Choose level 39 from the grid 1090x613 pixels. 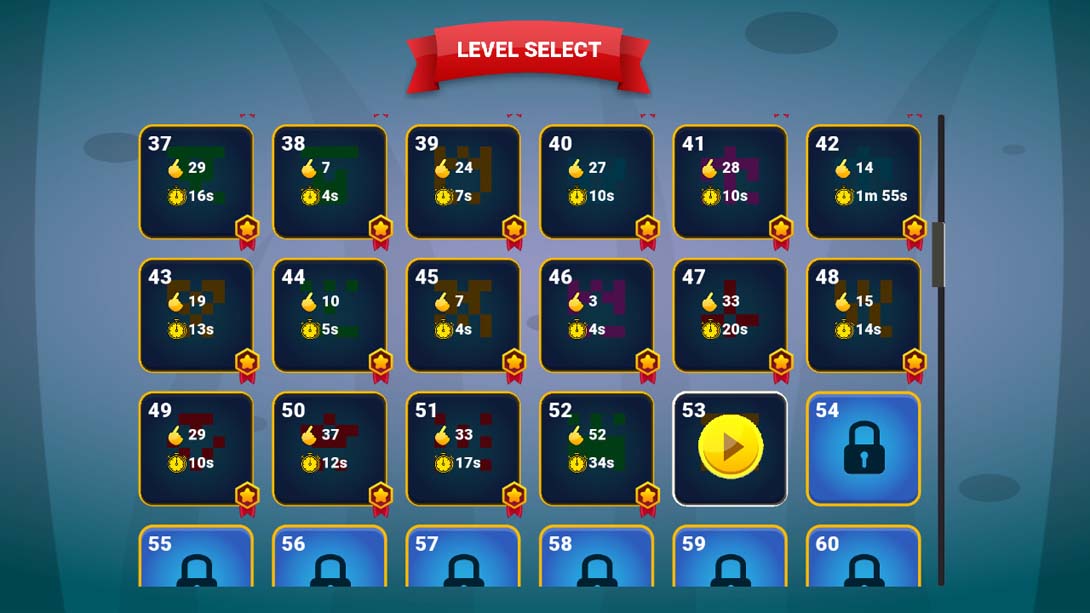[x=463, y=182]
